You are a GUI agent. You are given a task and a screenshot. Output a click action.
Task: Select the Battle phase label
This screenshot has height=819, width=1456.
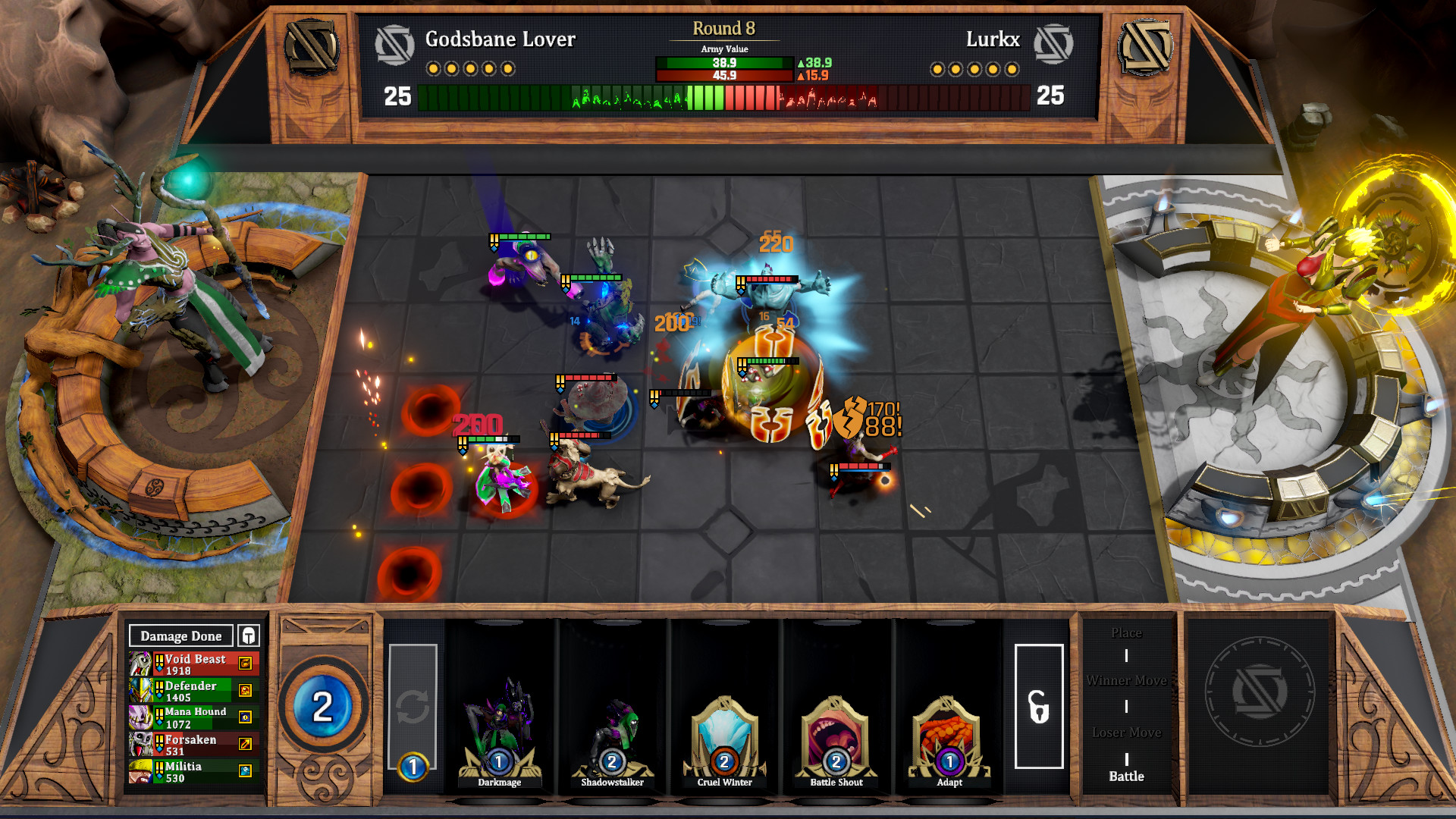pos(1126,777)
